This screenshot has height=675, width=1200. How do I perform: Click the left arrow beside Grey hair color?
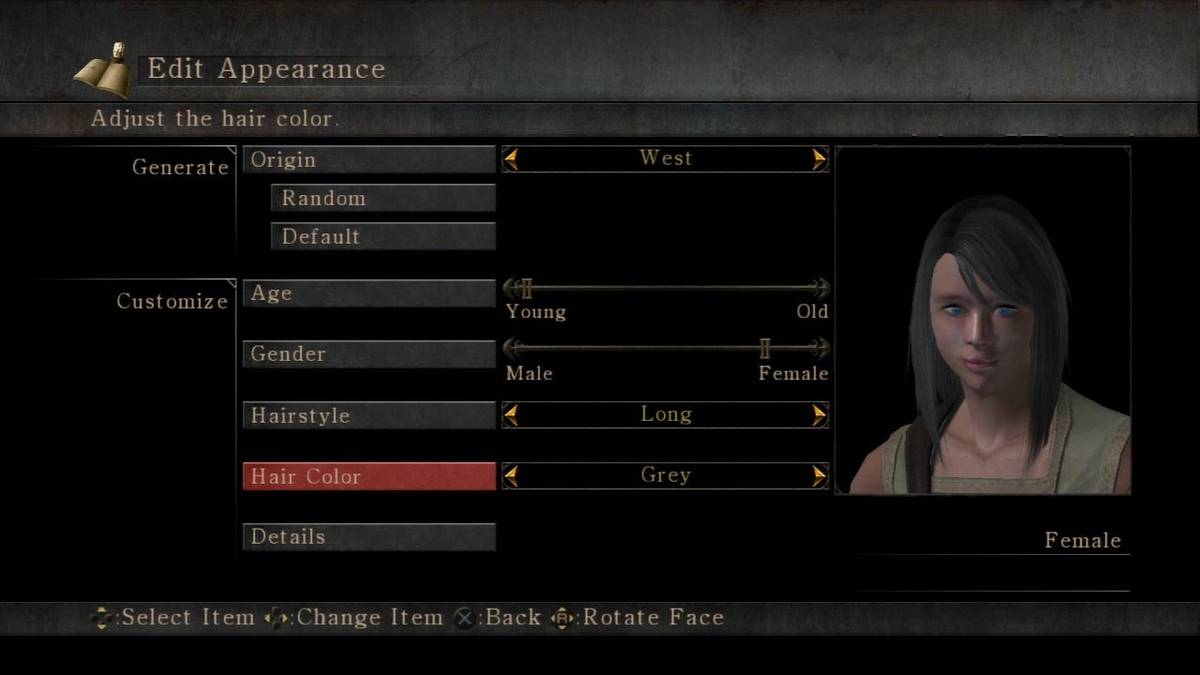[511, 476]
